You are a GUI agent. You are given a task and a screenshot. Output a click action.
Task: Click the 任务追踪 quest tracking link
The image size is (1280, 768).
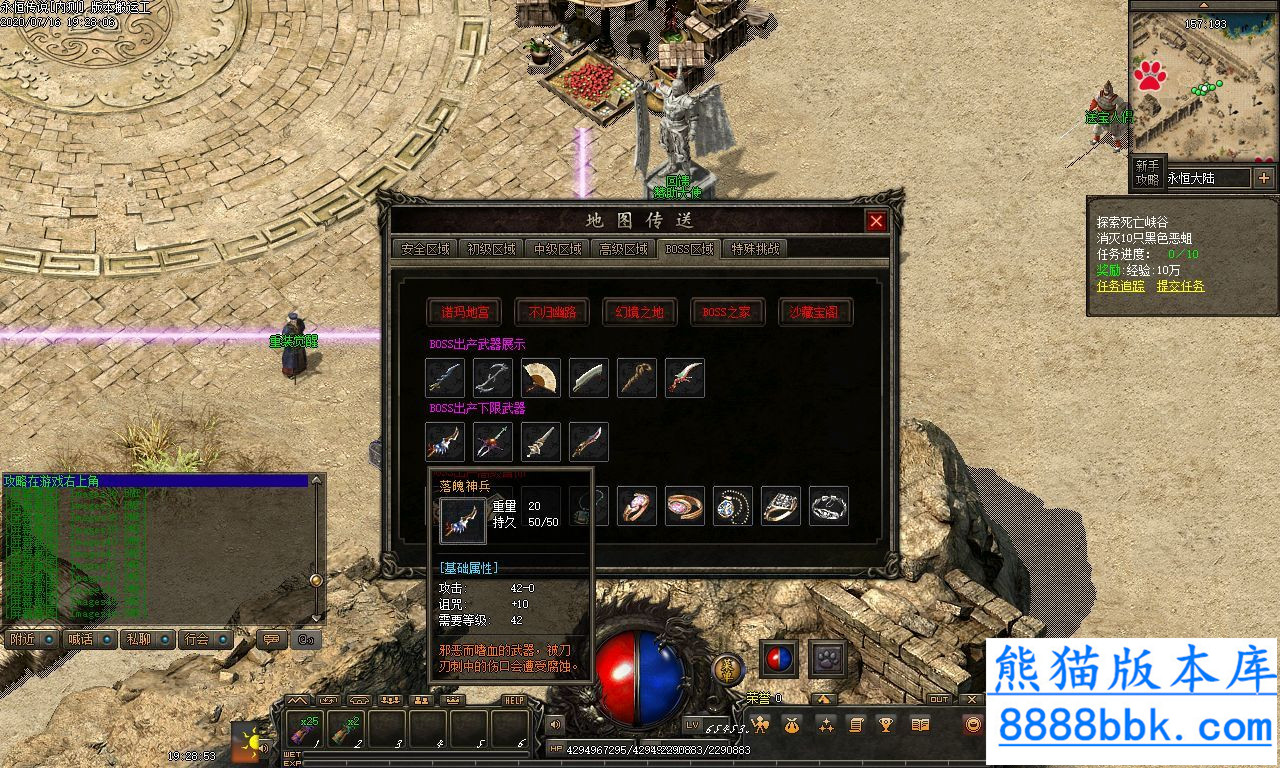click(1120, 286)
